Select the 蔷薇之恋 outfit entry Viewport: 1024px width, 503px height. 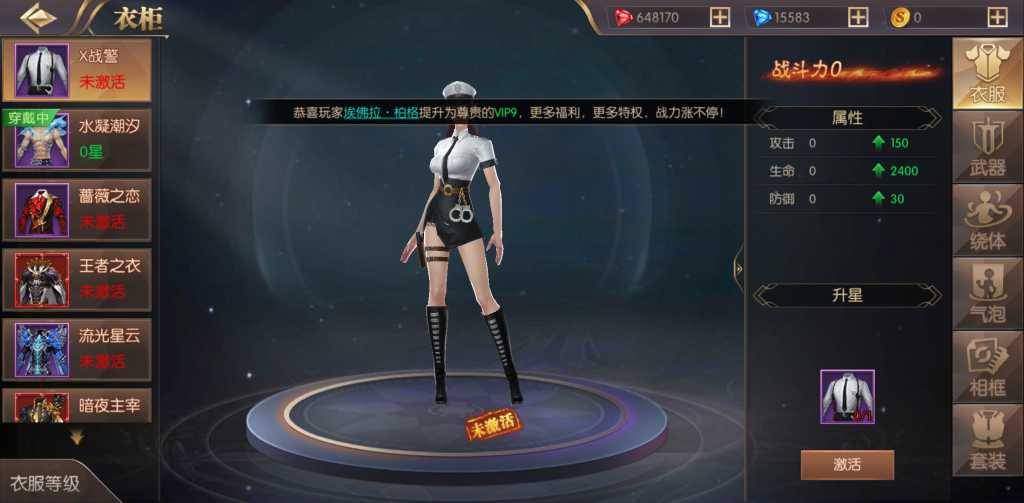(x=77, y=209)
